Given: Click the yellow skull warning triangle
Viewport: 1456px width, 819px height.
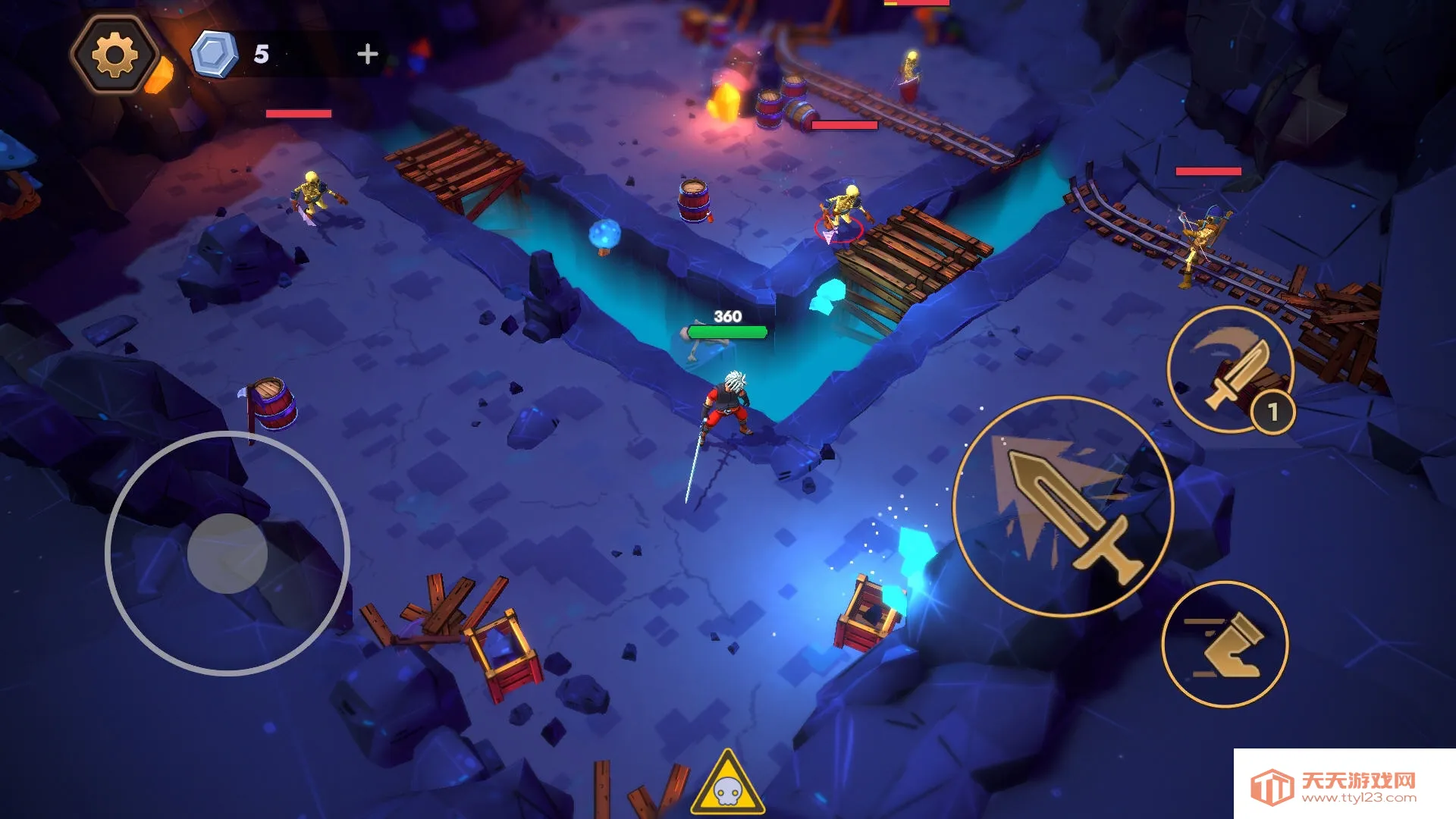Looking at the screenshot, I should pyautogui.click(x=727, y=784).
